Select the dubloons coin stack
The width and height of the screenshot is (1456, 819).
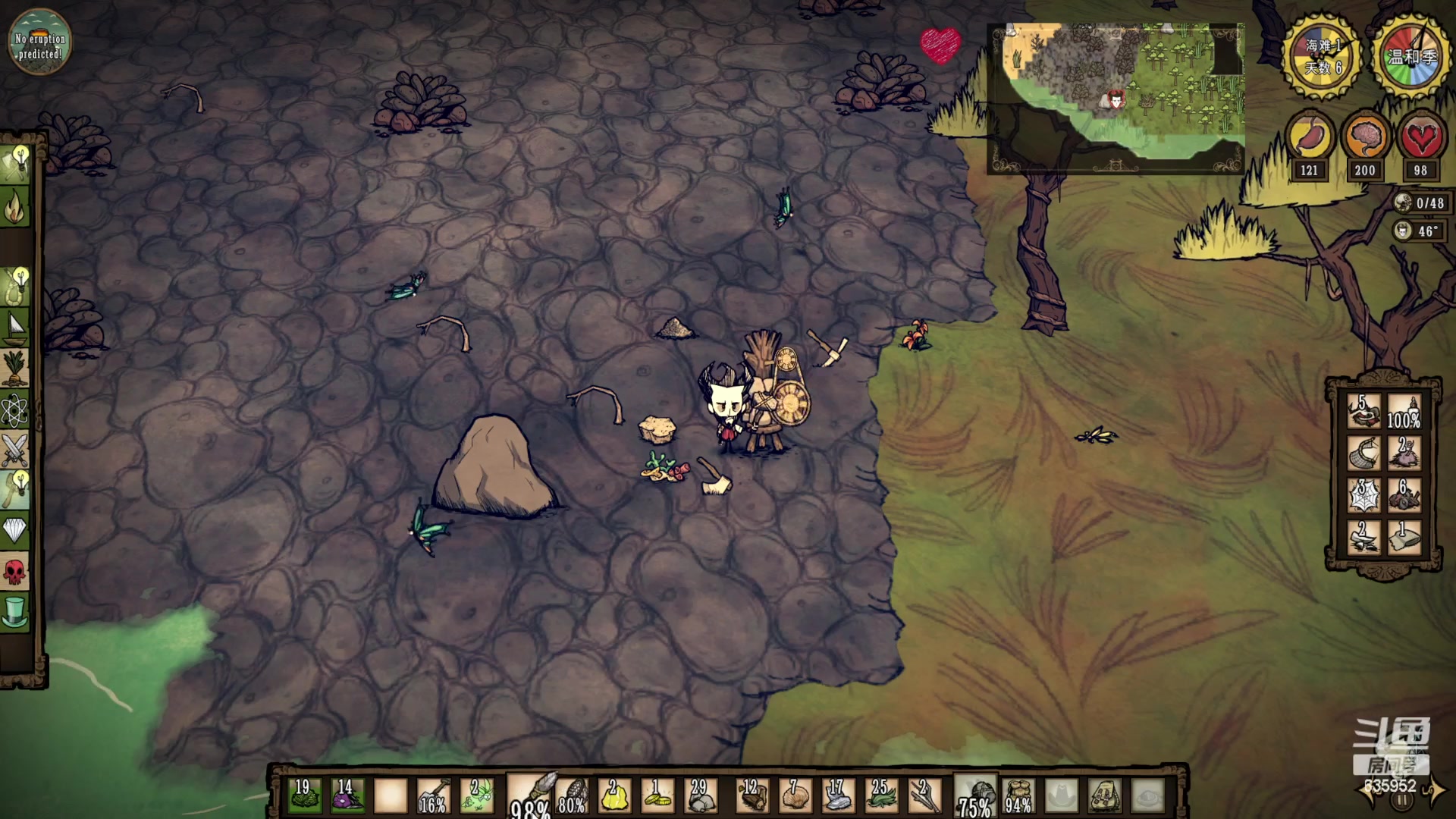[657, 796]
